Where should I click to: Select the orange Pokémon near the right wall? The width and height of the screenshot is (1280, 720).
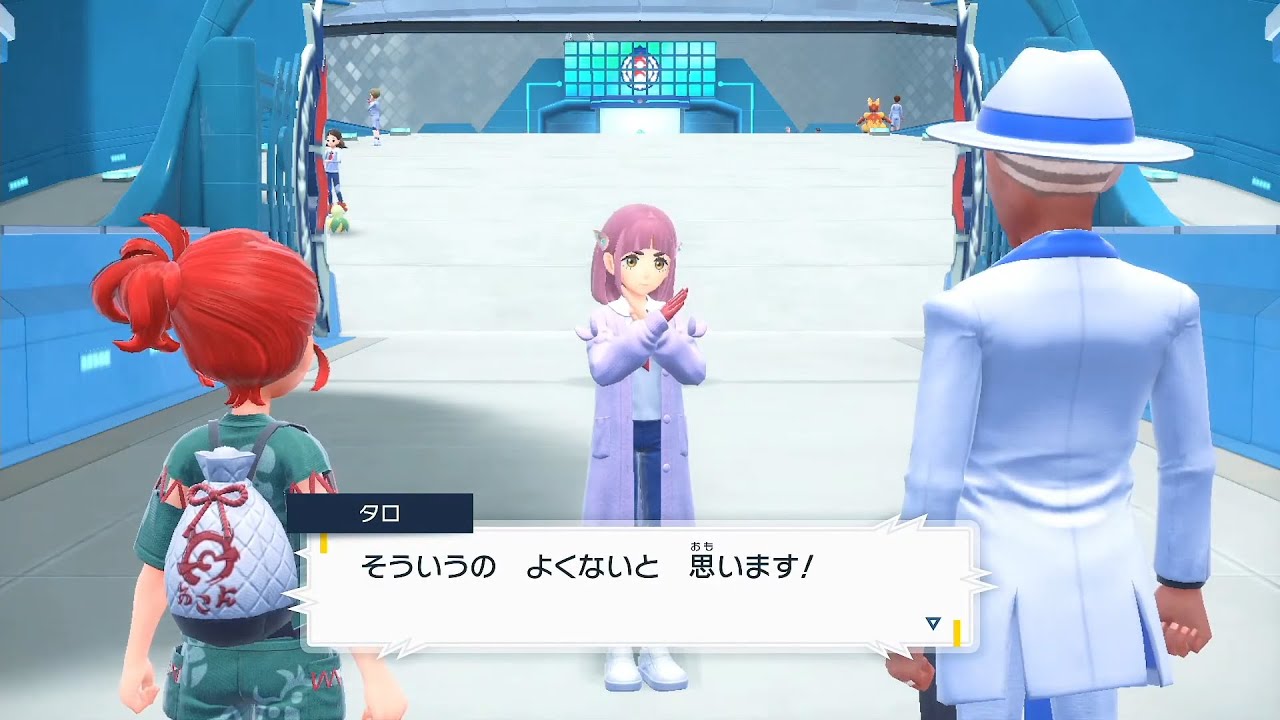(871, 116)
